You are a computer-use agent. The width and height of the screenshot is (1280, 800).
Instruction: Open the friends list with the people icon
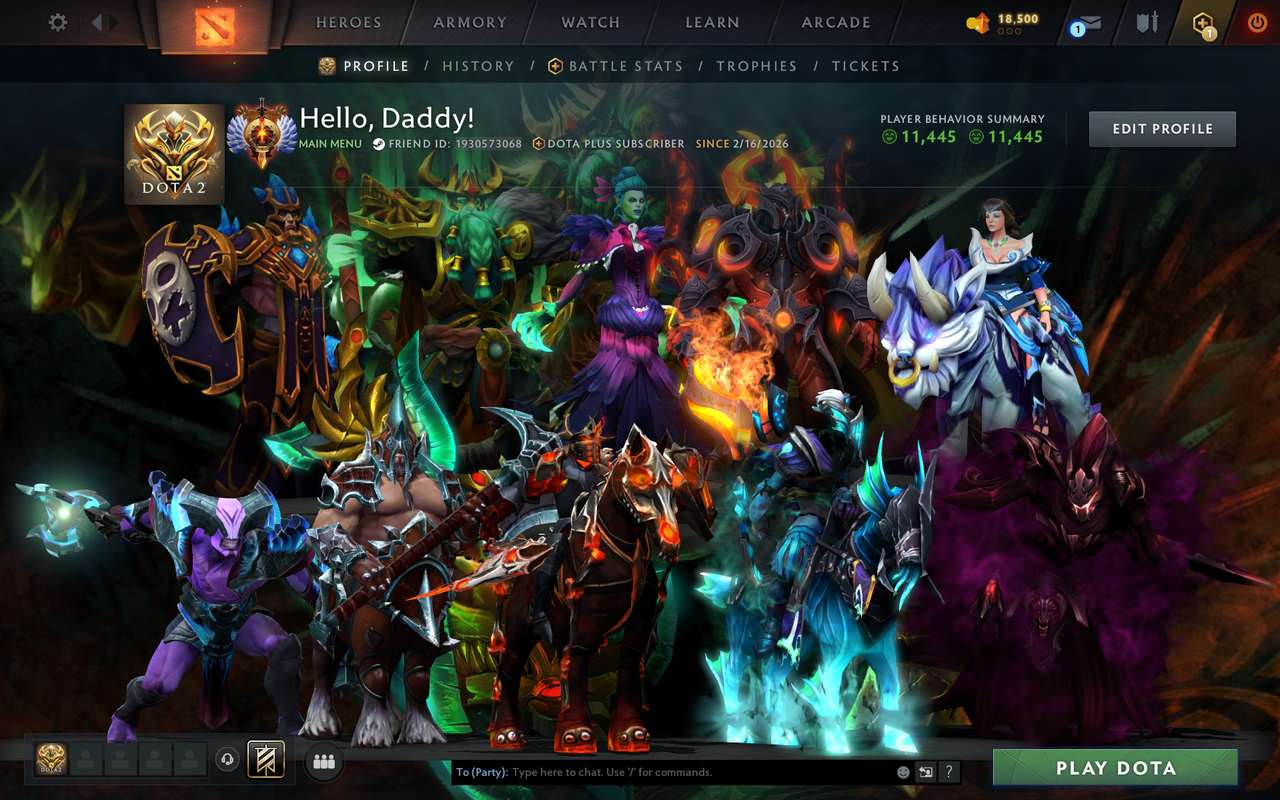tap(322, 761)
